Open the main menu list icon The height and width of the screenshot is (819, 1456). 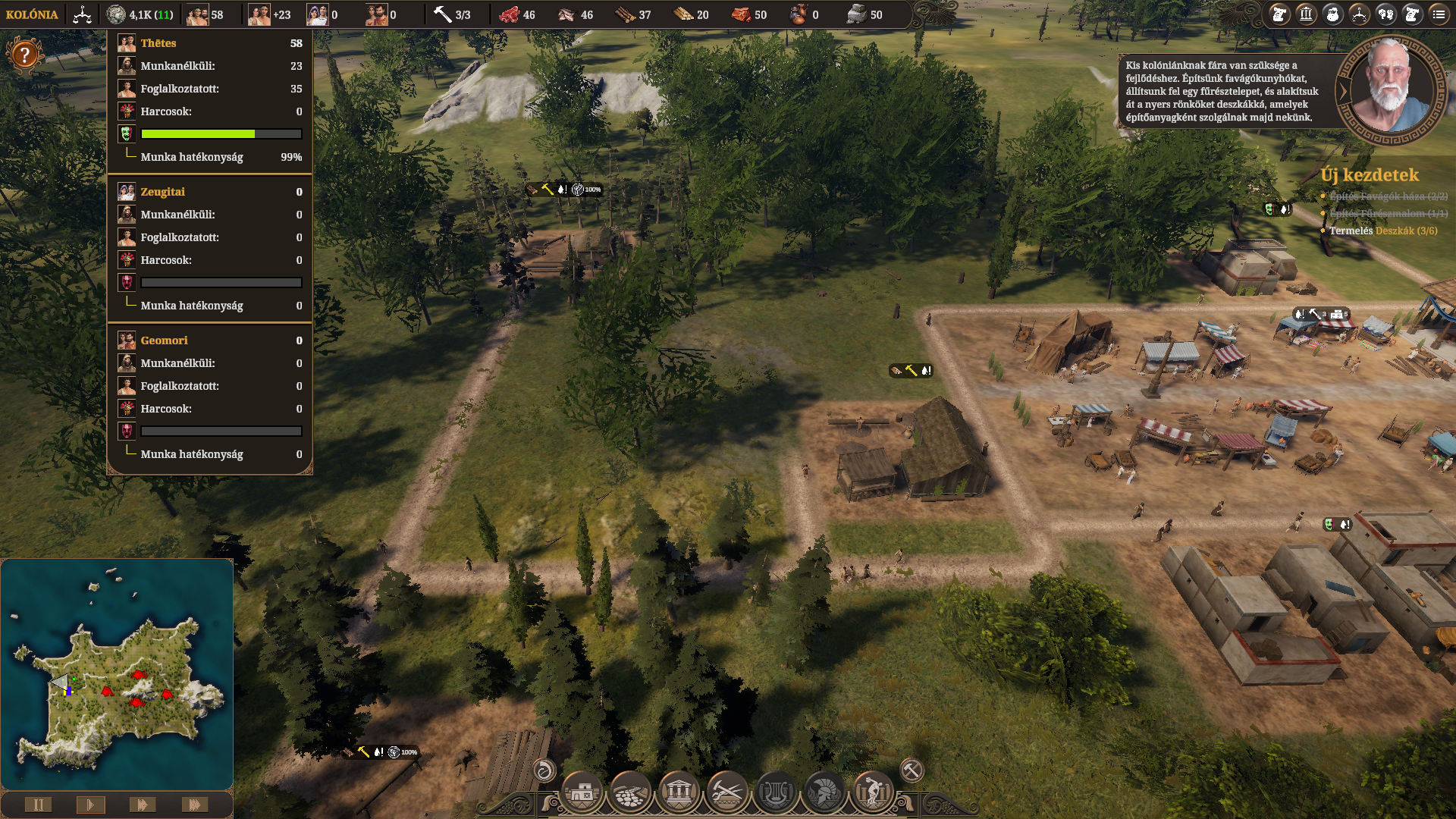(1439, 14)
